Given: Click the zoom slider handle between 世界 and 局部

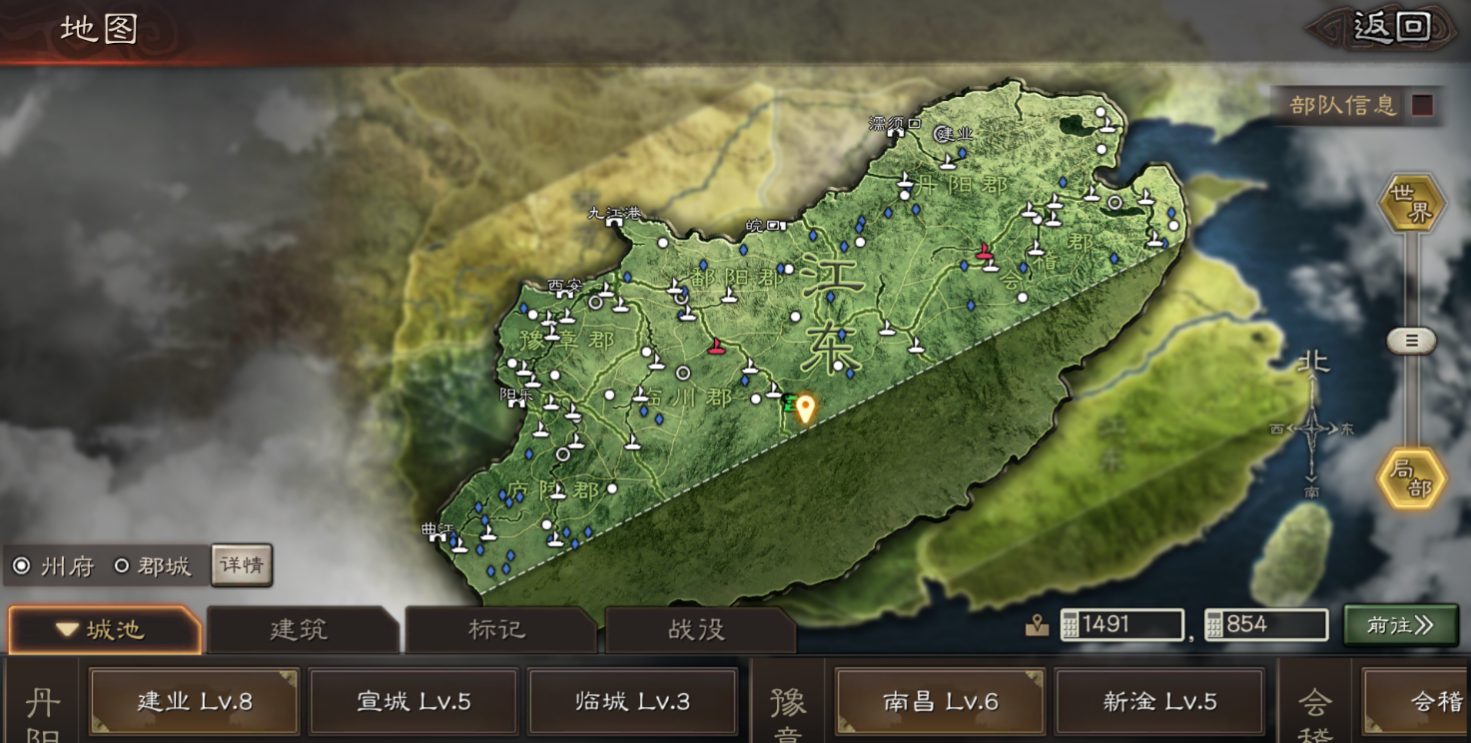Looking at the screenshot, I should coord(1412,340).
